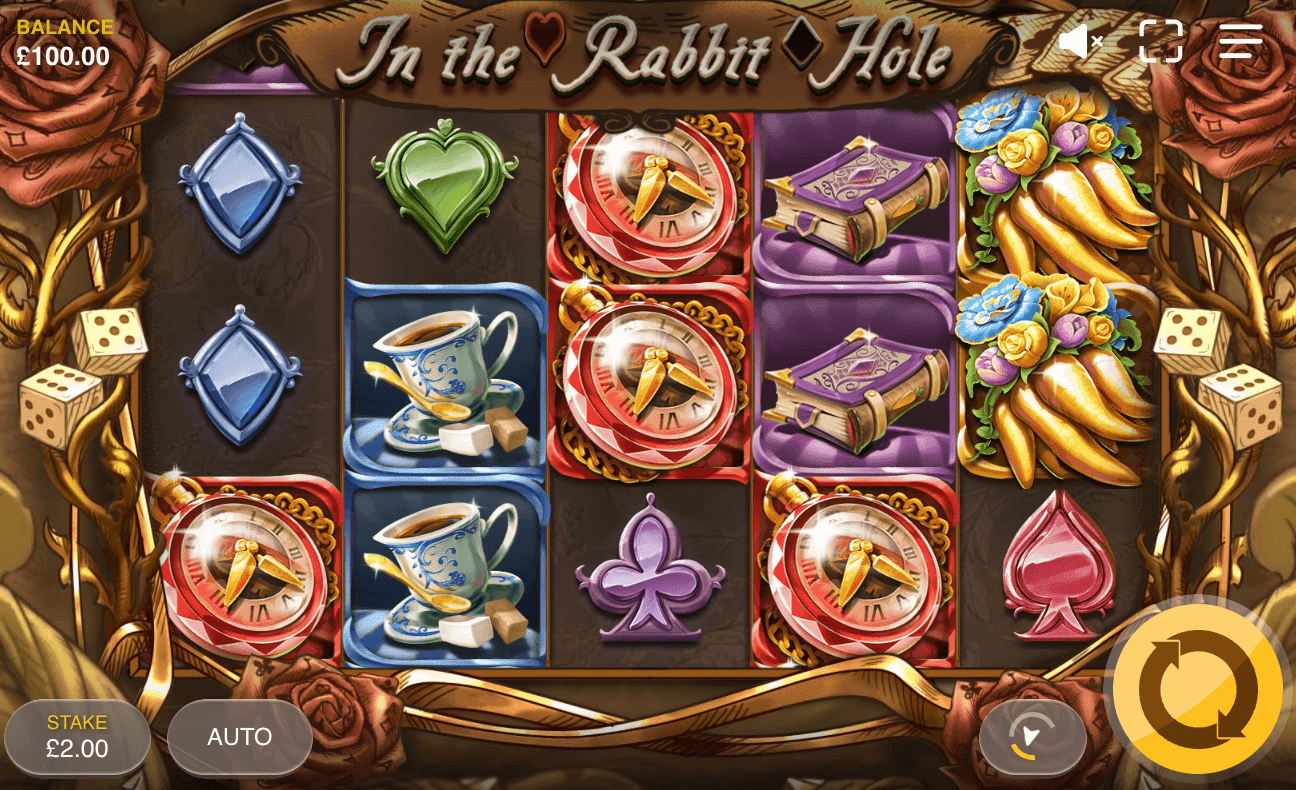This screenshot has height=790, width=1296.
Task: Select the blue teacup symbol
Action: (444, 378)
